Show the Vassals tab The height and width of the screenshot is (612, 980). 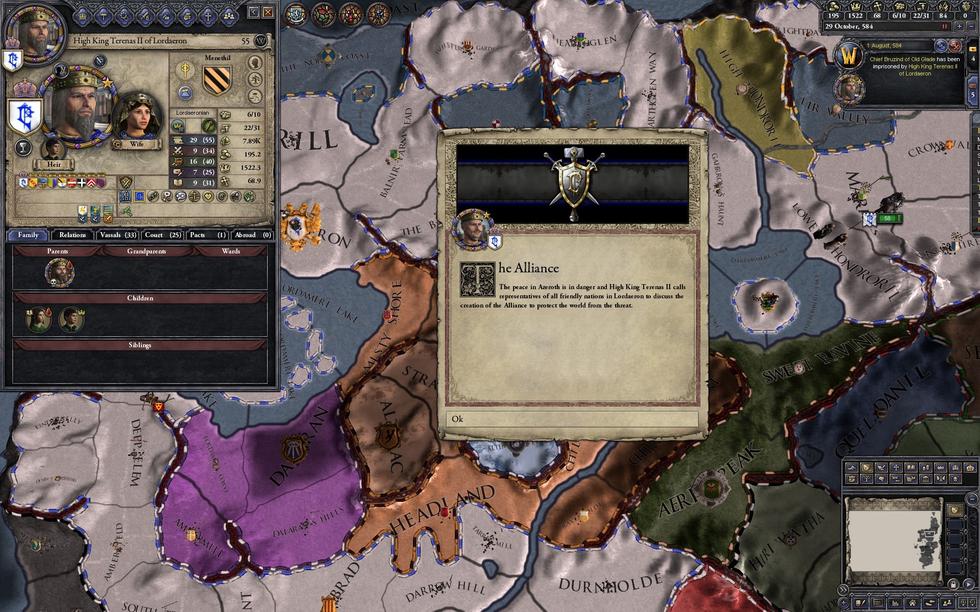coord(117,235)
